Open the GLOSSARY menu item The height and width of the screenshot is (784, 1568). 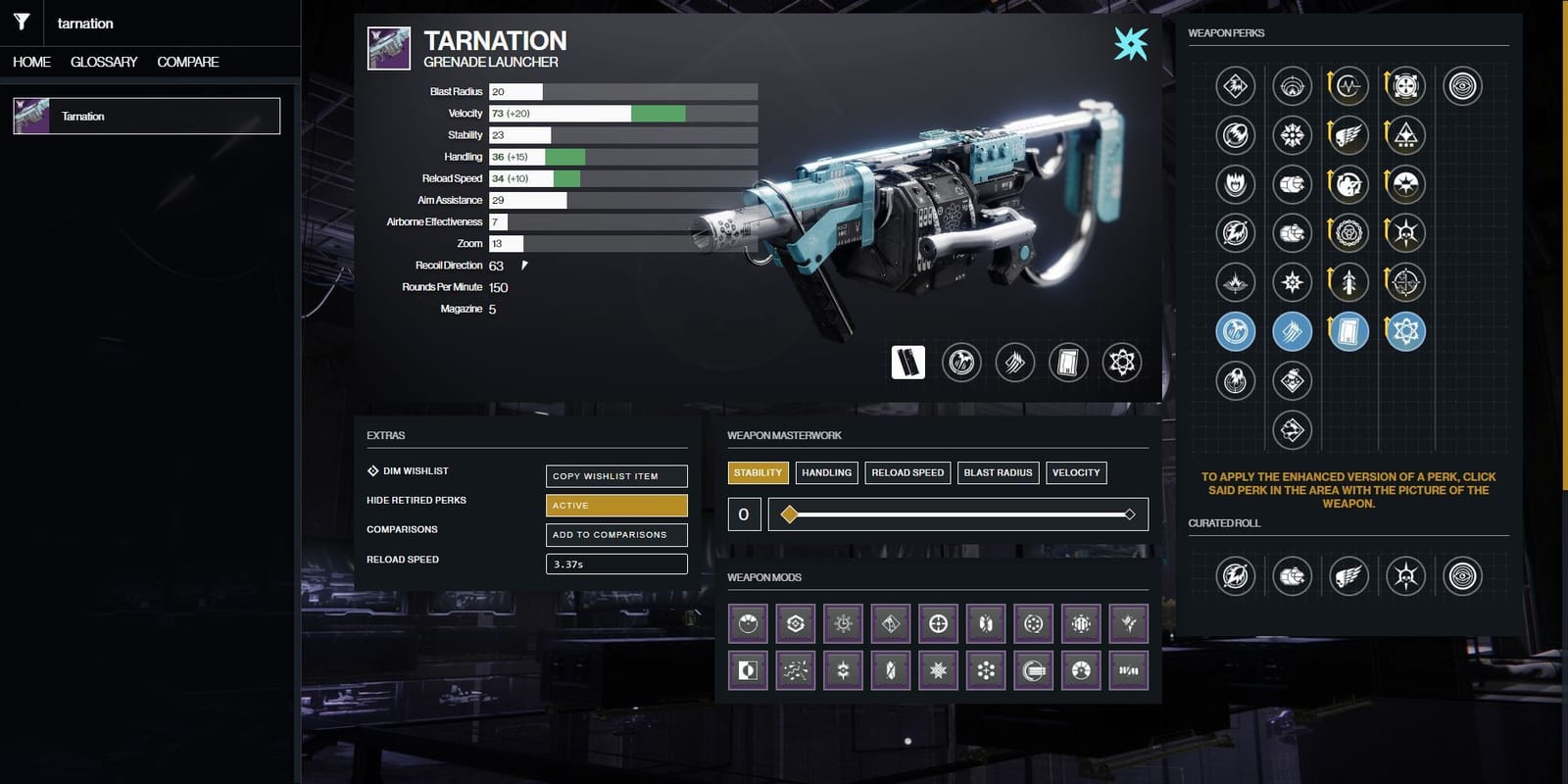pyautogui.click(x=103, y=61)
